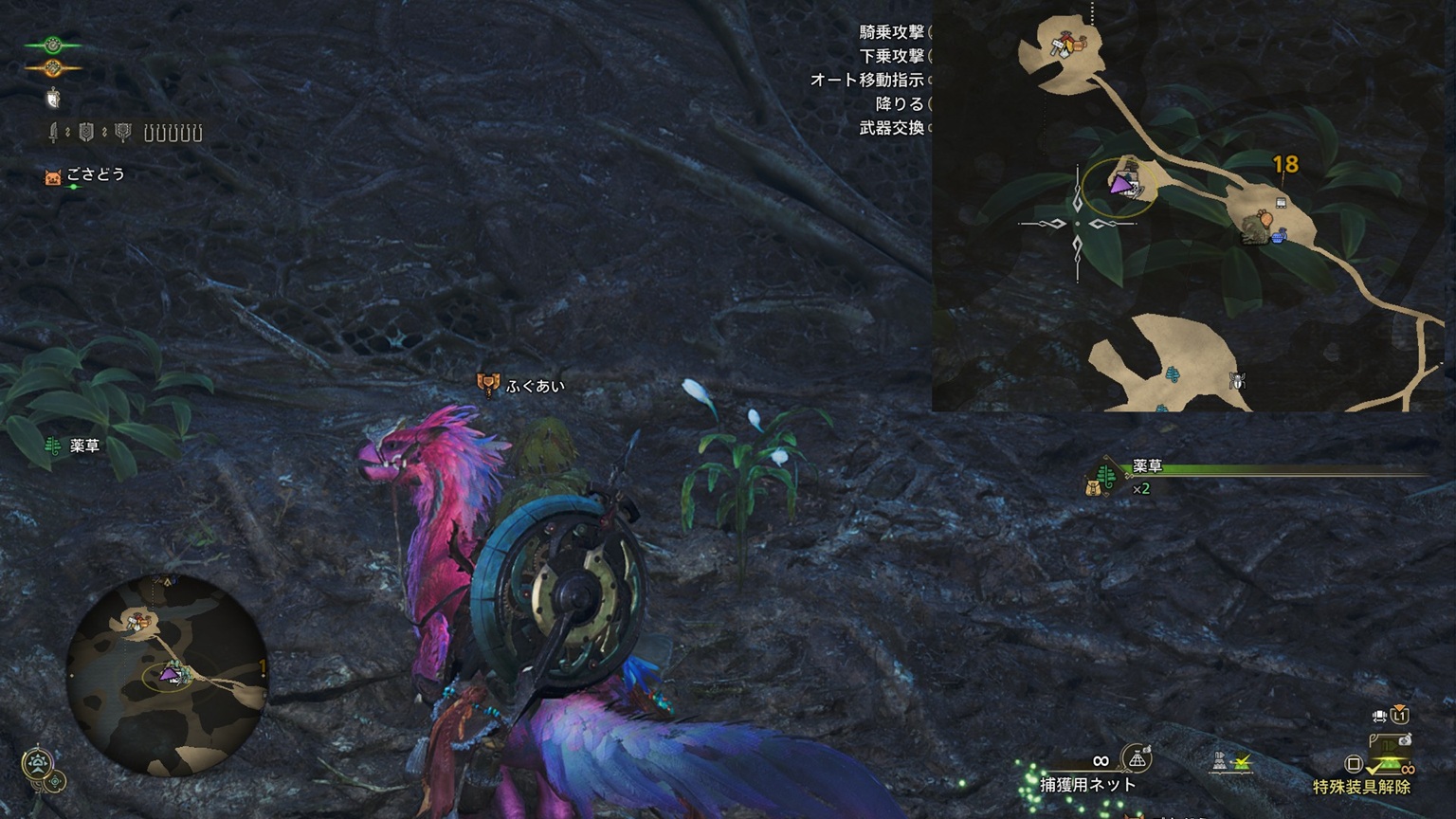
Task: Choose the 騎乗攻撃 command
Action: 891,32
